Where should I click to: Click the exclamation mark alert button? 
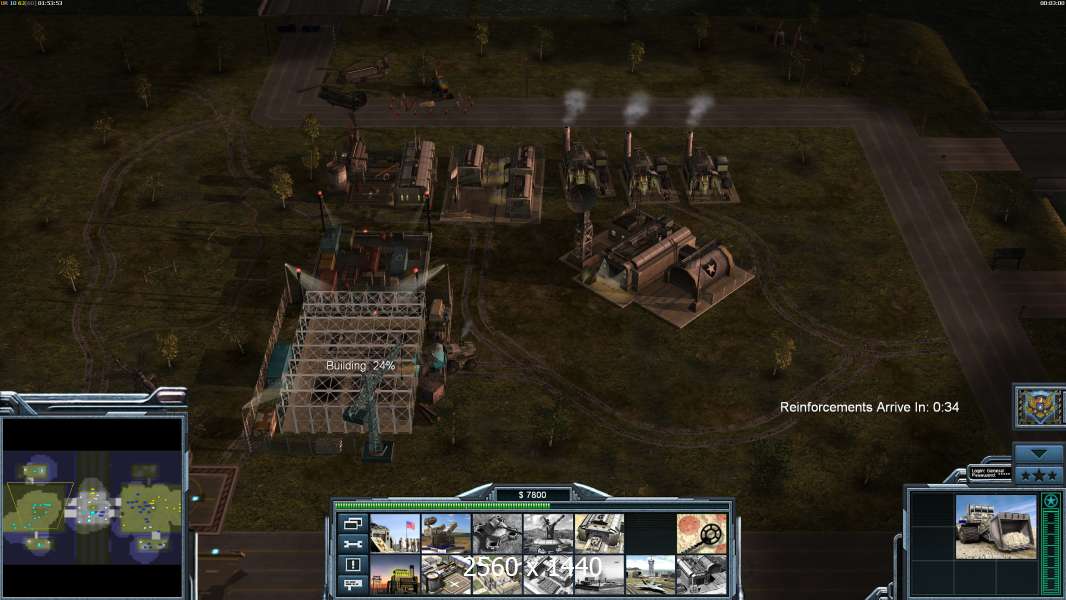pyautogui.click(x=352, y=564)
